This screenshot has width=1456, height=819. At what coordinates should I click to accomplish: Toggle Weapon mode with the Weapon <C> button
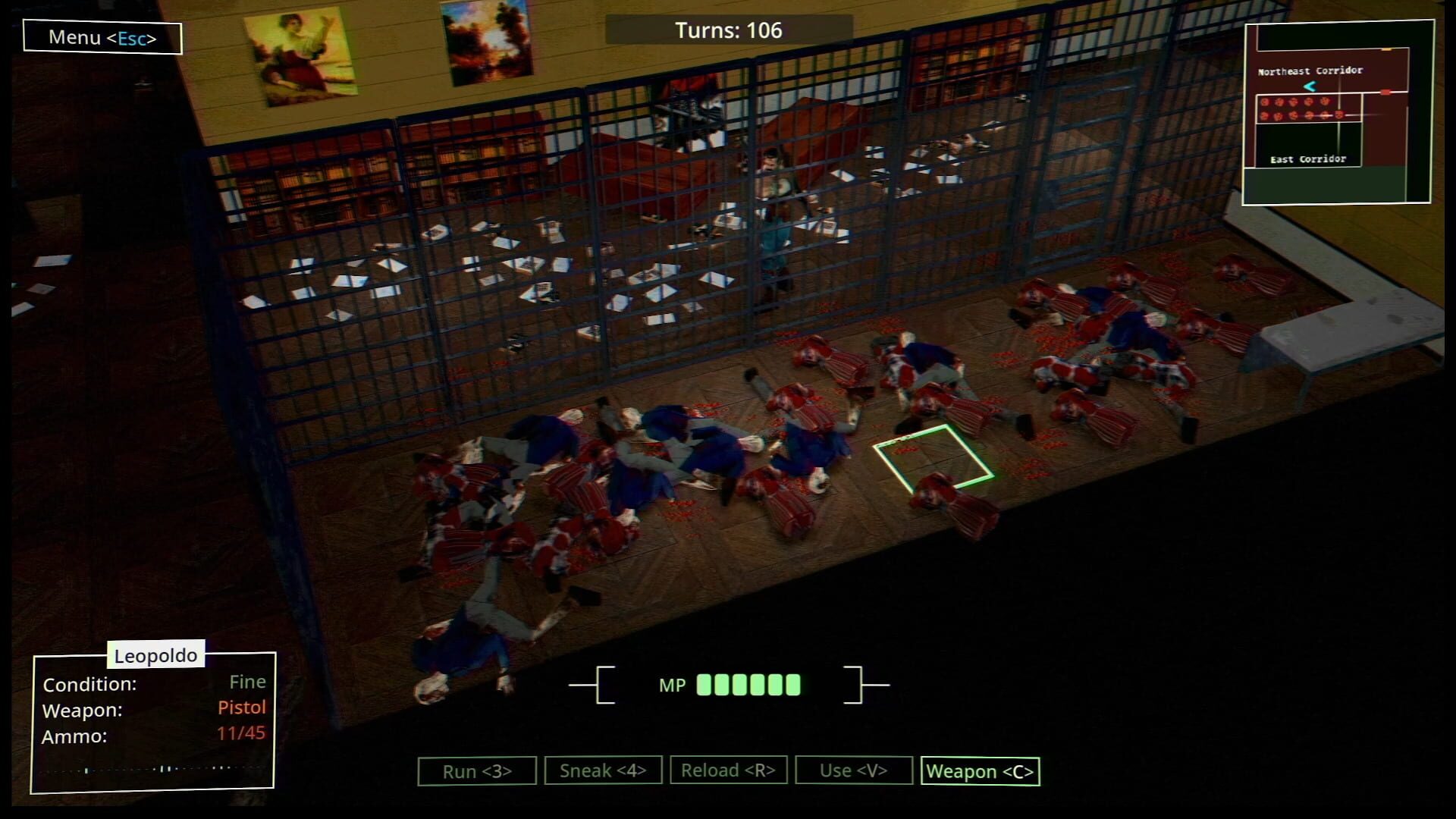(980, 770)
